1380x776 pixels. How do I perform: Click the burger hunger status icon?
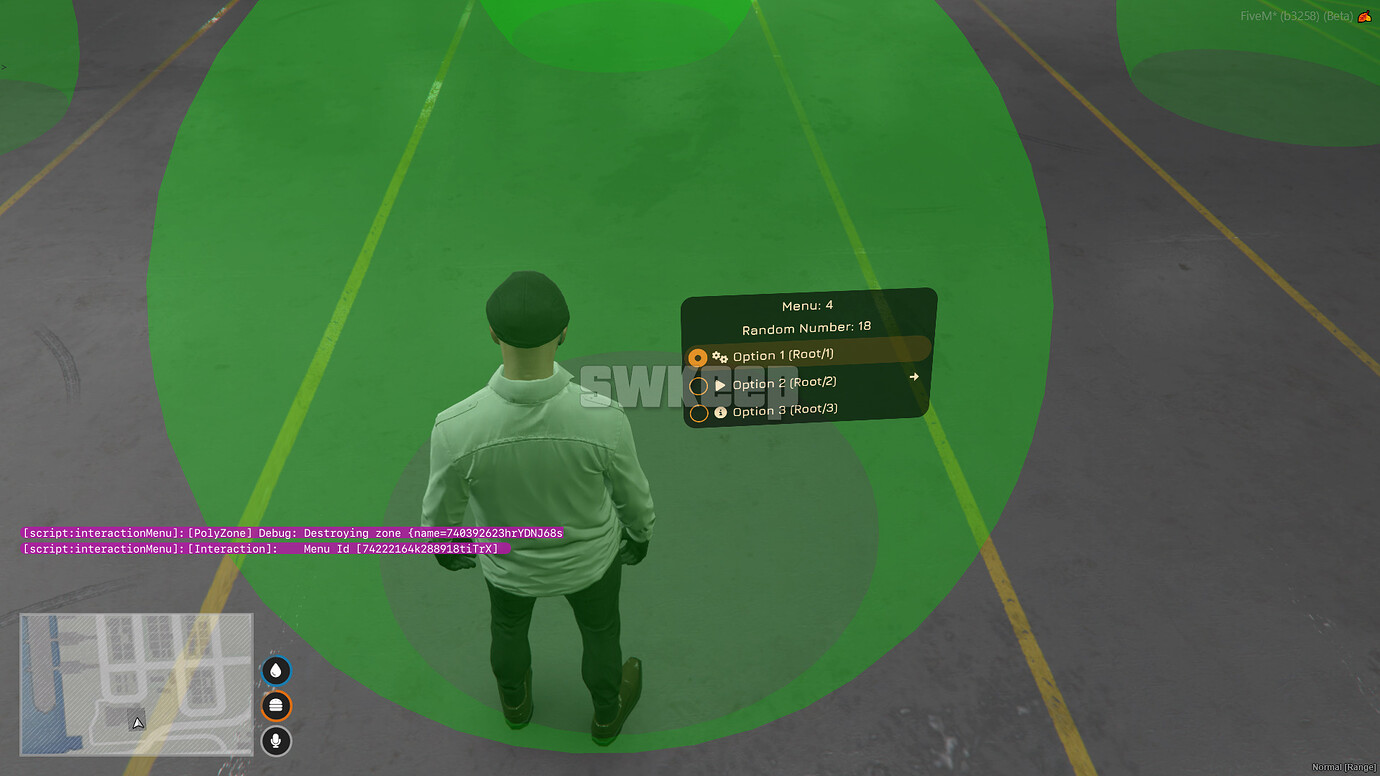[275, 706]
